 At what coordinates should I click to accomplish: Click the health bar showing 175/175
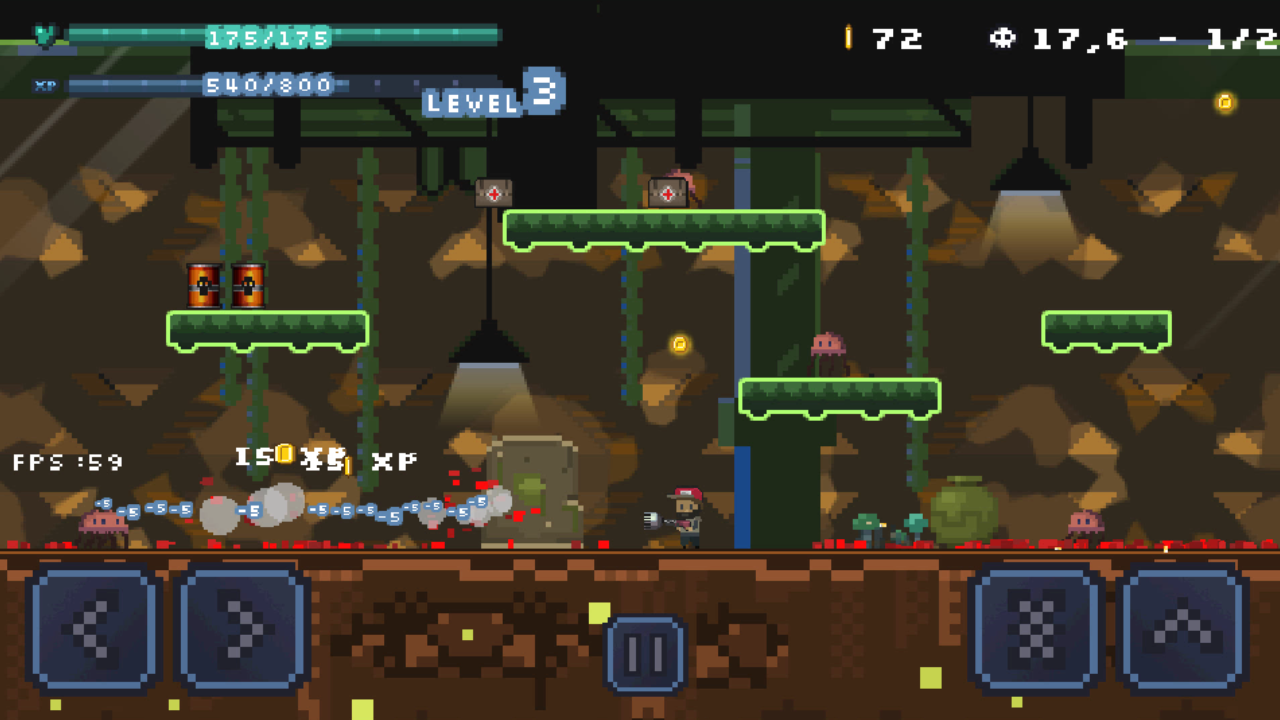click(268, 36)
